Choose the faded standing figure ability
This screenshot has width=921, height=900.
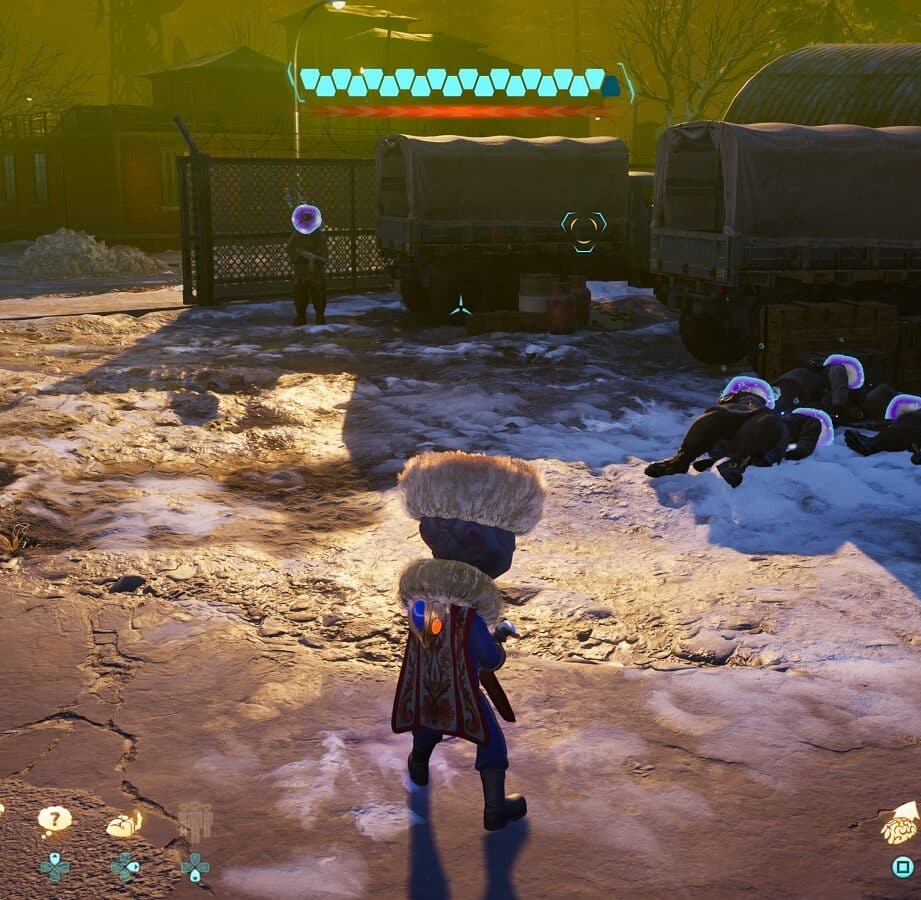195,822
